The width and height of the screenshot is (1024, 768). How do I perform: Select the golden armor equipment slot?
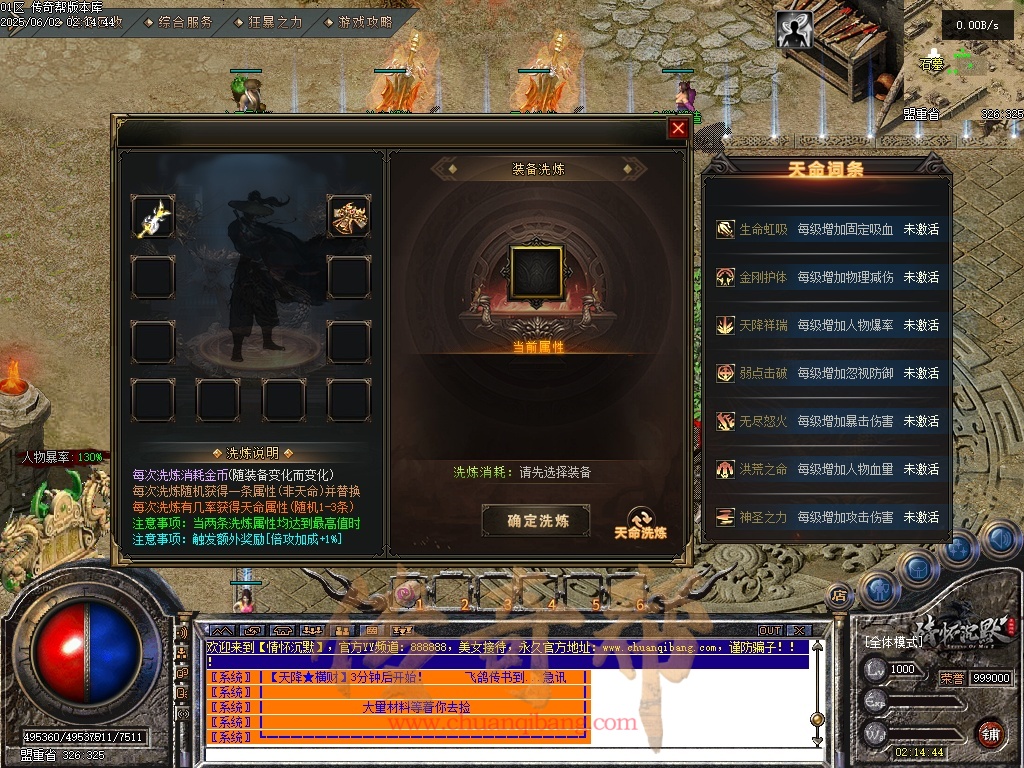tap(349, 216)
